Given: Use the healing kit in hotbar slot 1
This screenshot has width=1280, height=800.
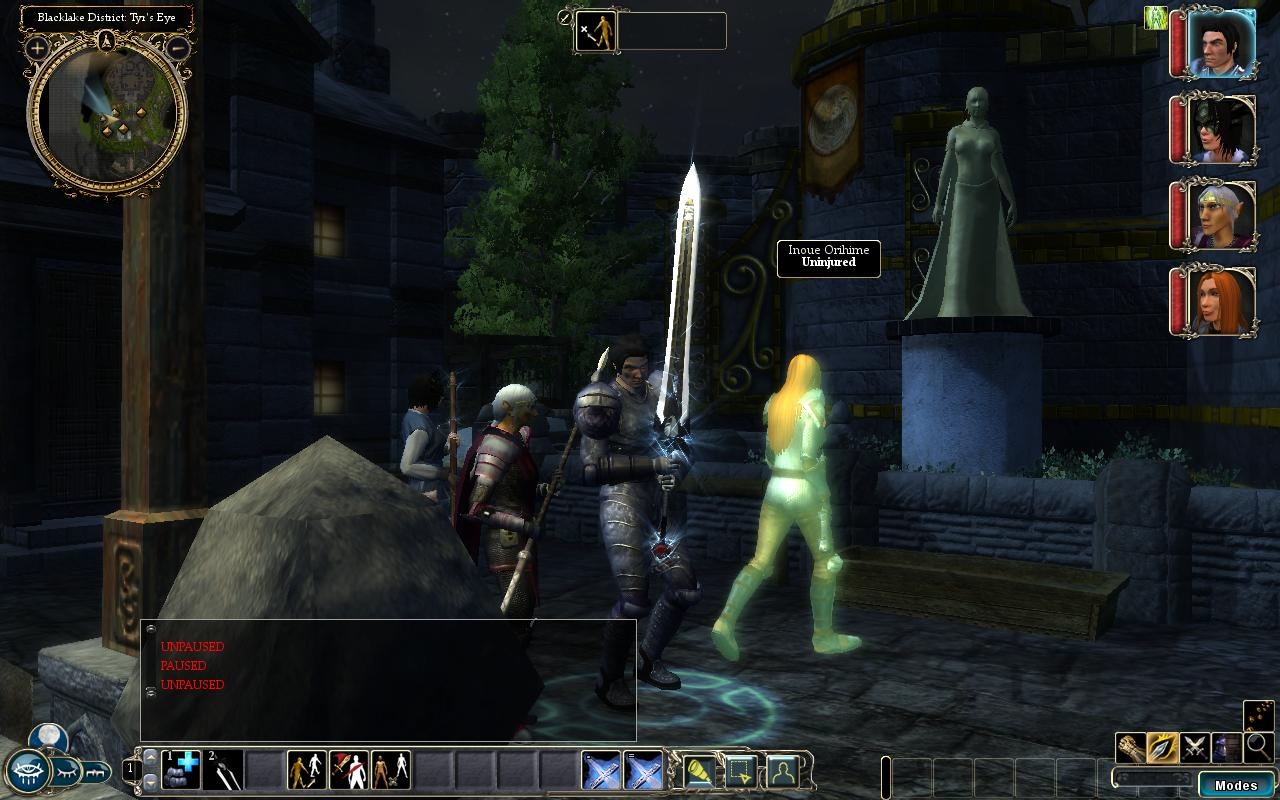Looking at the screenshot, I should [x=182, y=770].
